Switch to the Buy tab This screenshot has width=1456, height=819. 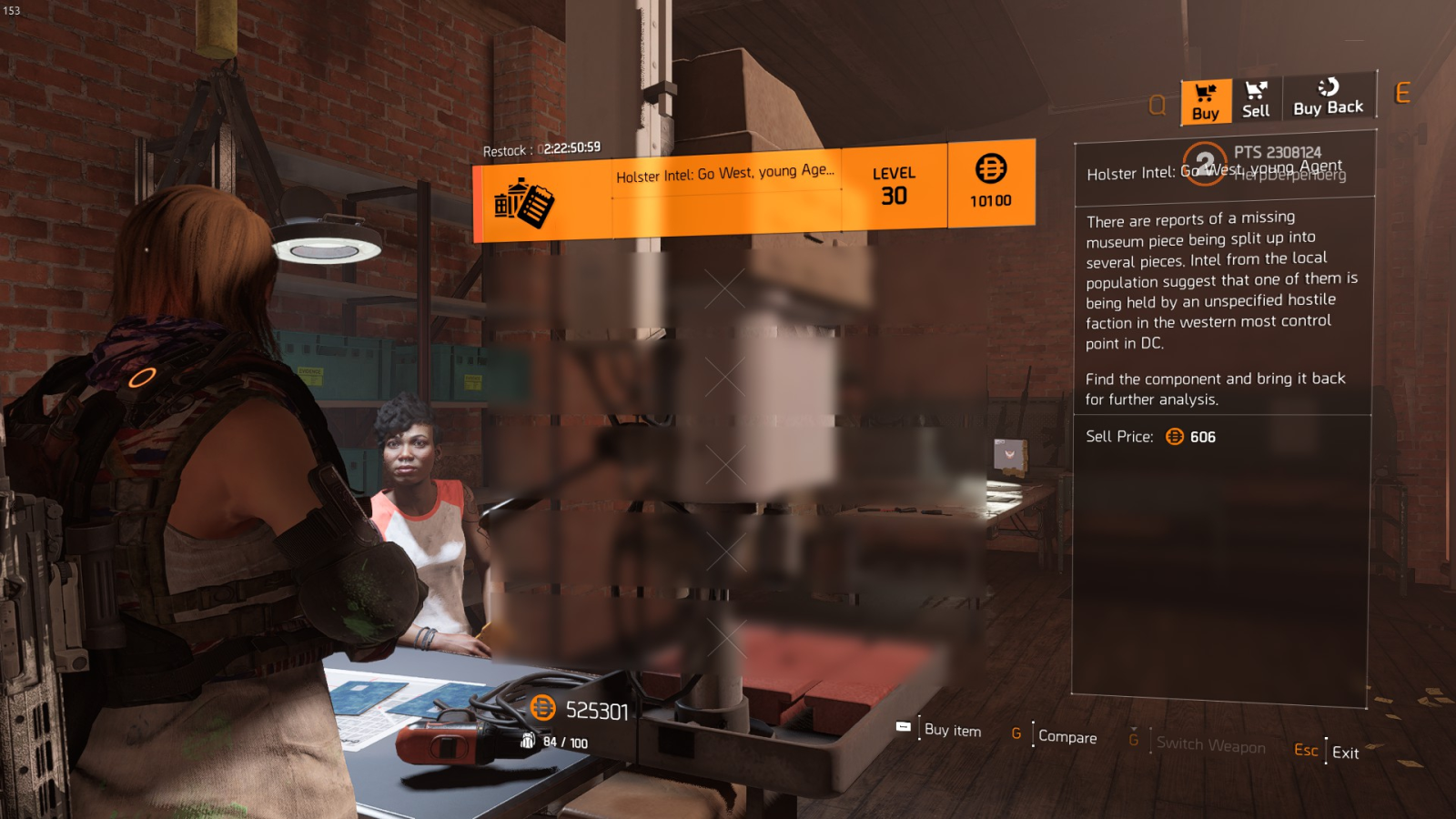coord(1206,101)
